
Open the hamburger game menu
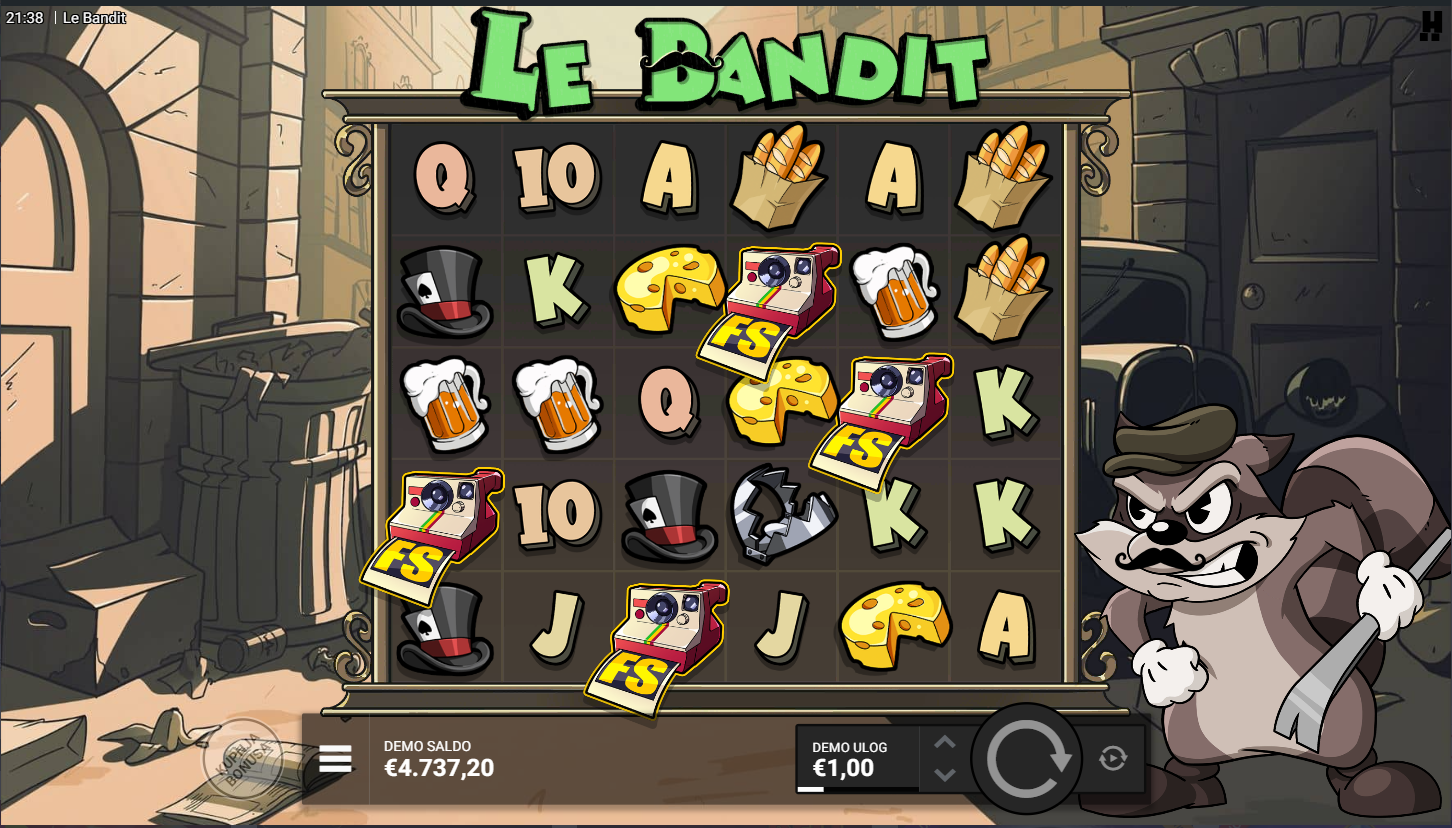(335, 759)
